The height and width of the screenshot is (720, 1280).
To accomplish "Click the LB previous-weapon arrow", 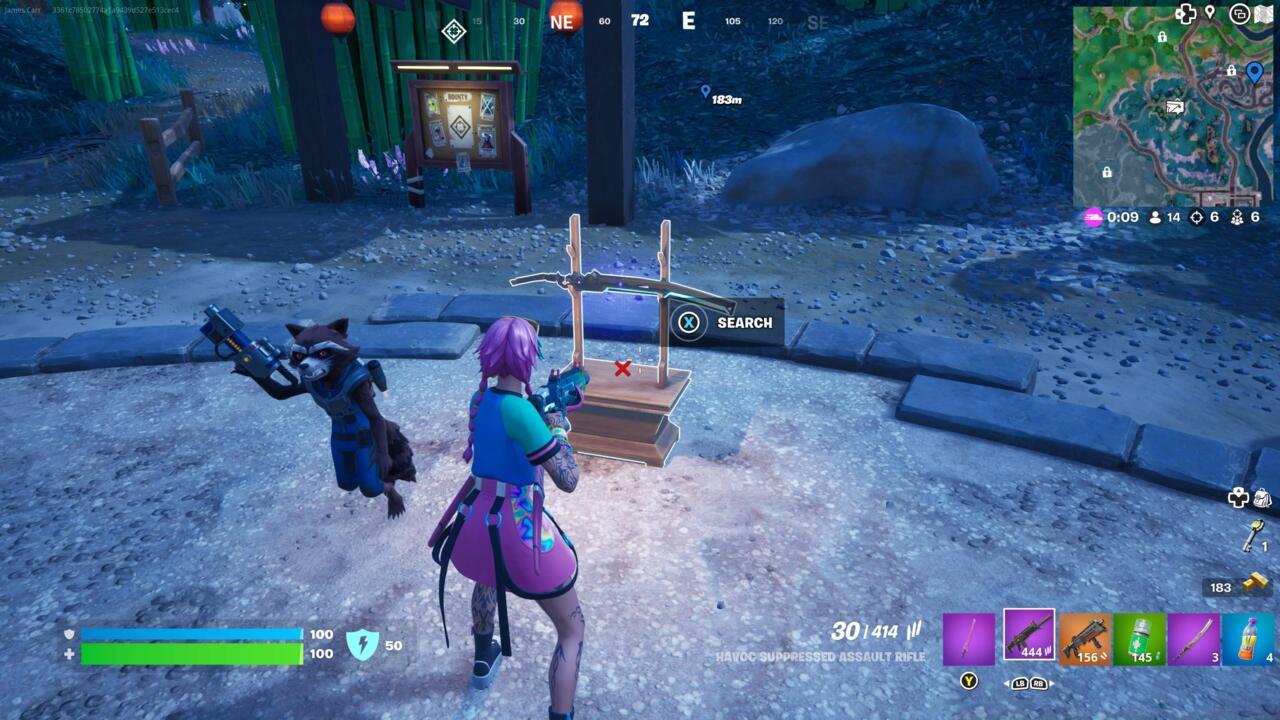I will tap(1019, 684).
